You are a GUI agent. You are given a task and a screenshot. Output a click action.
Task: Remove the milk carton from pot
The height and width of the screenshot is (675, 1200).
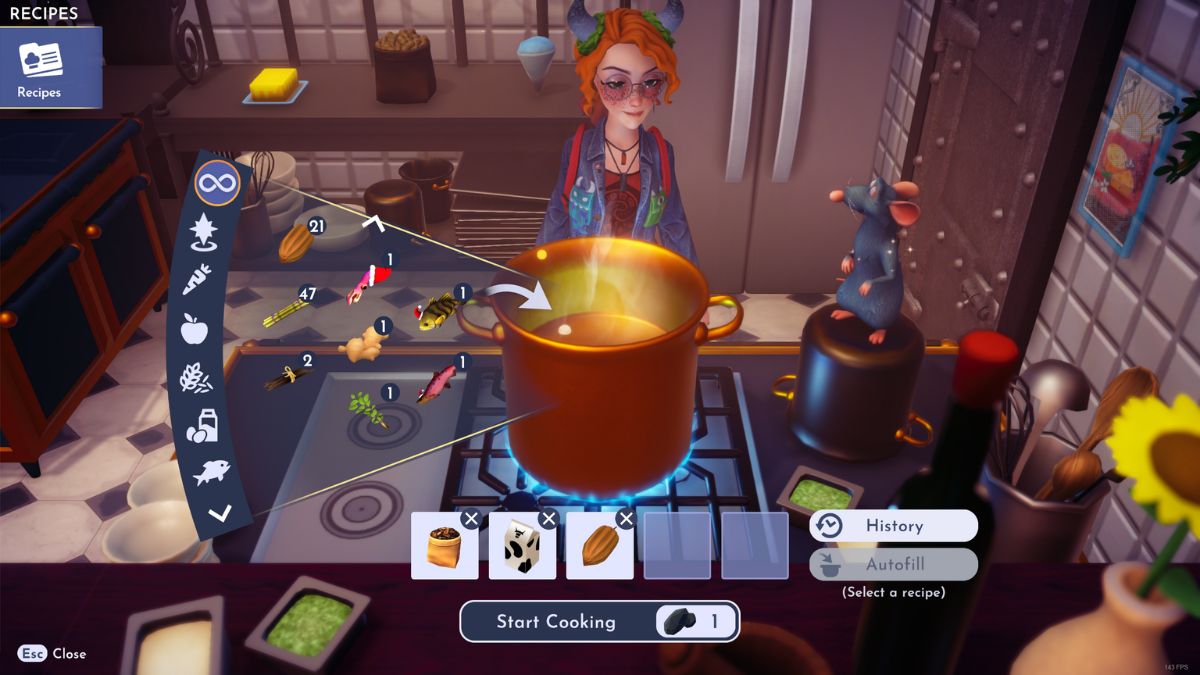coord(548,518)
